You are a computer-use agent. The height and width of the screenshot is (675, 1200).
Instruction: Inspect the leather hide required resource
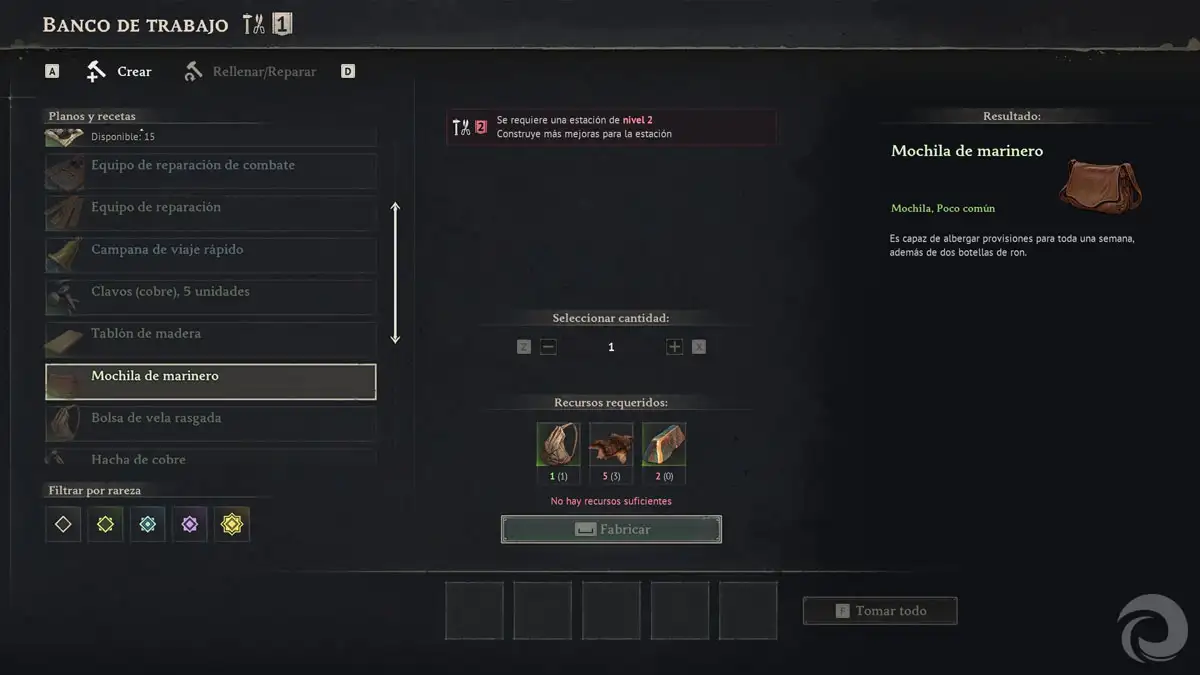[611, 445]
